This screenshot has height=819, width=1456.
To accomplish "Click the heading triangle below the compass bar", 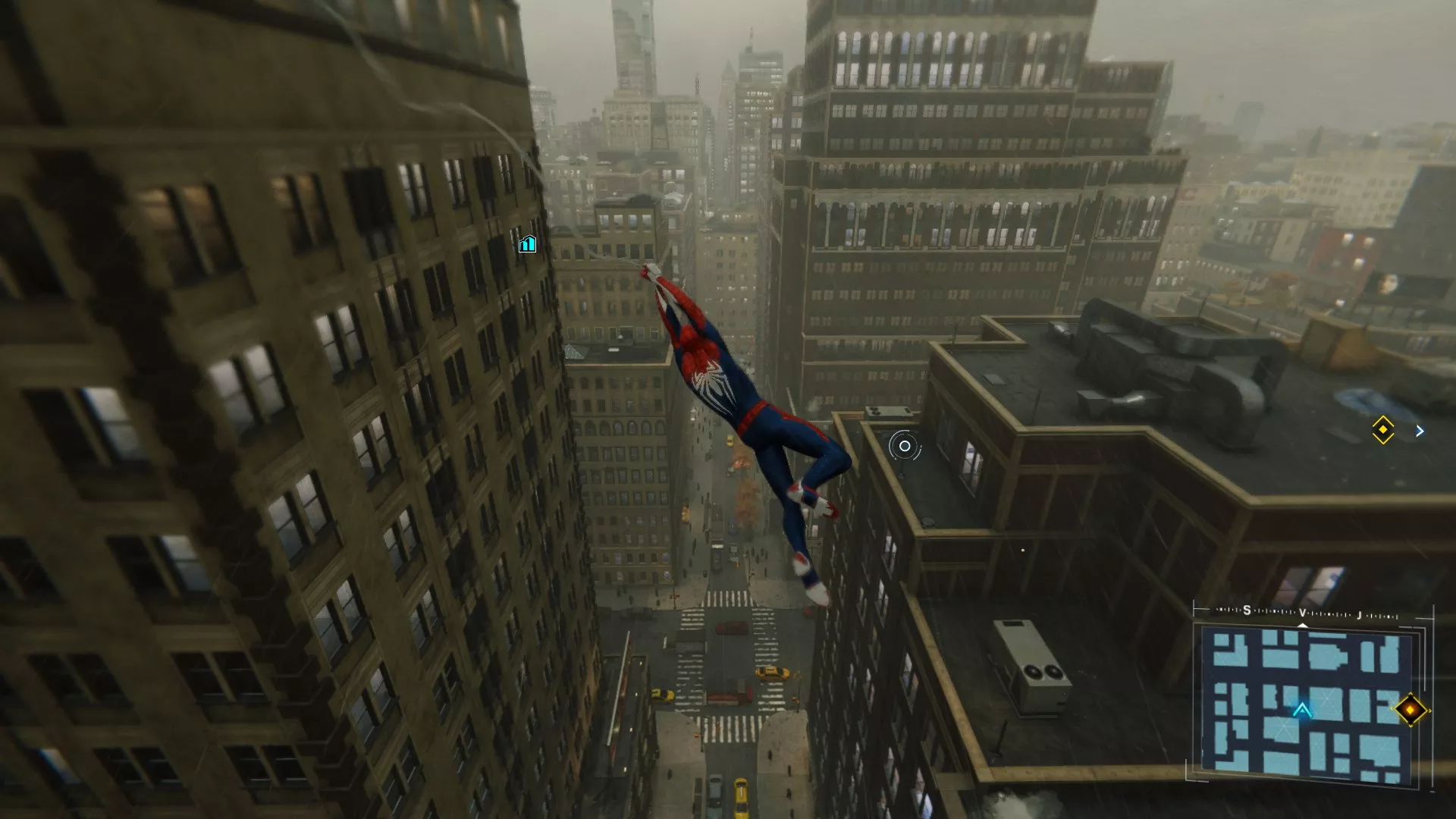I will 1303,625.
